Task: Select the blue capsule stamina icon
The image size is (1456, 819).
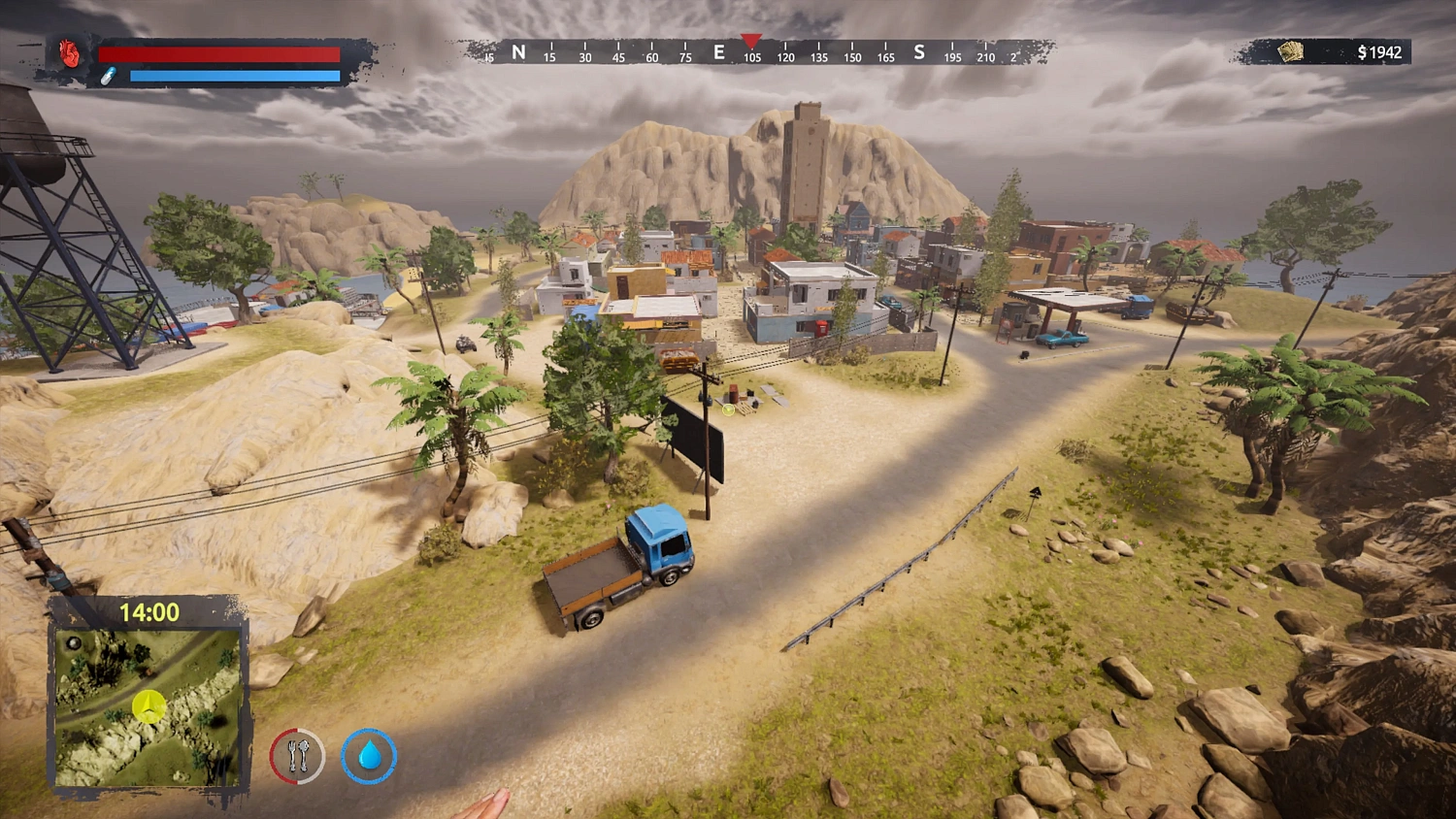Action: [x=109, y=76]
